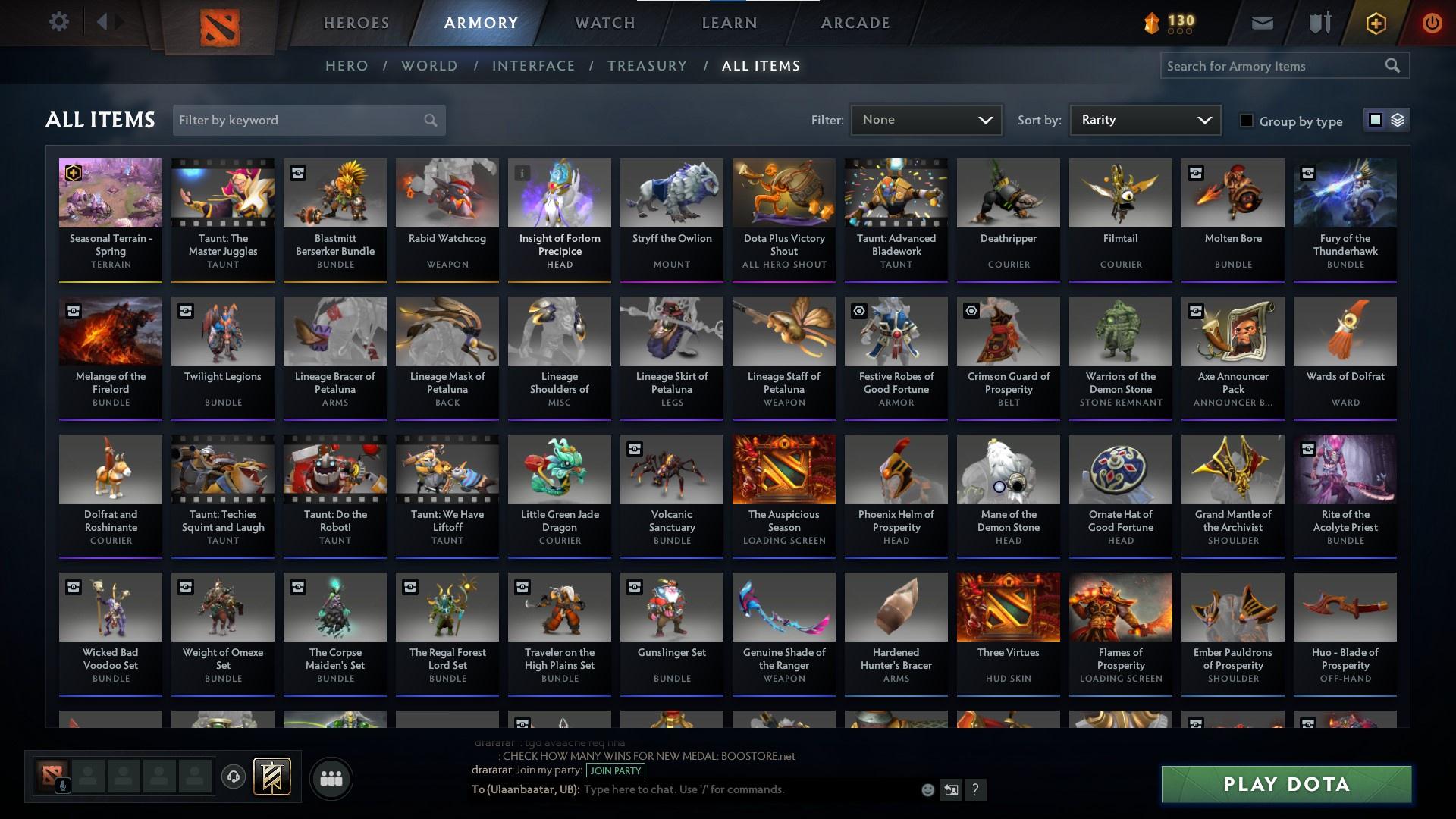This screenshot has height=819, width=1456.
Task: Click the JOIN PARTY link in chat
Action: (x=614, y=770)
